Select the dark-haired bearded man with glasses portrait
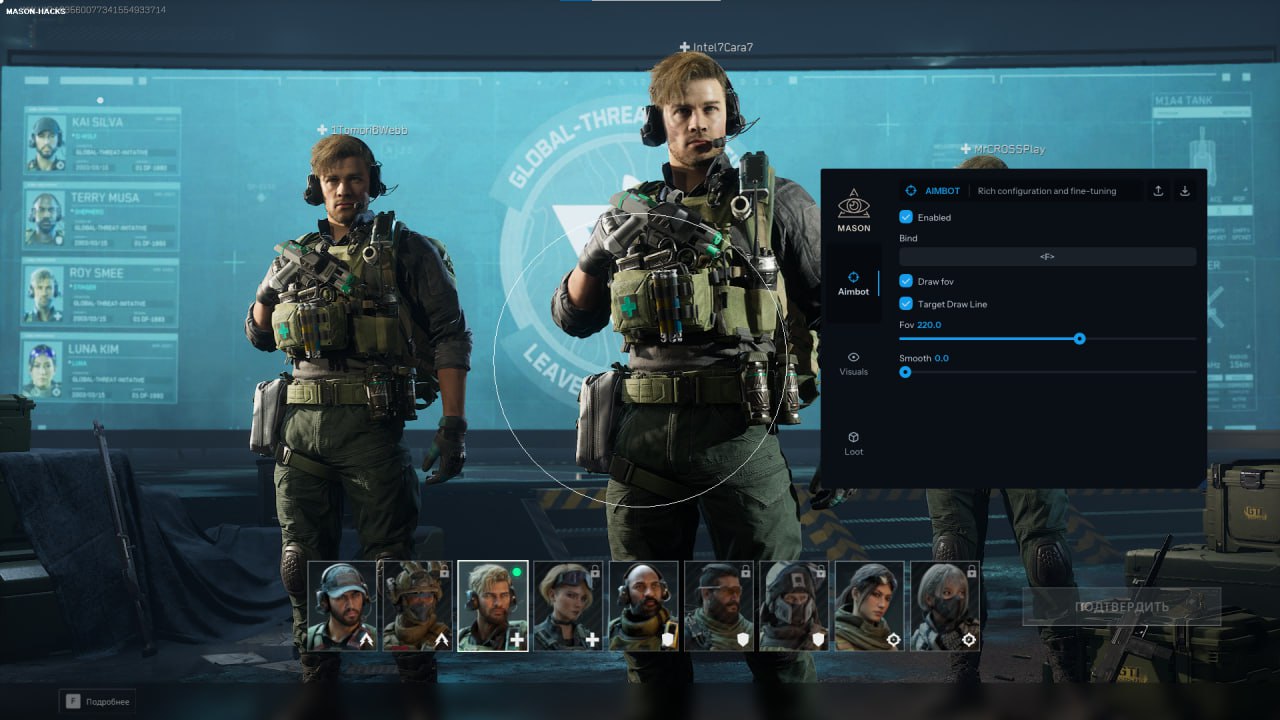The image size is (1280, 720). (x=718, y=606)
